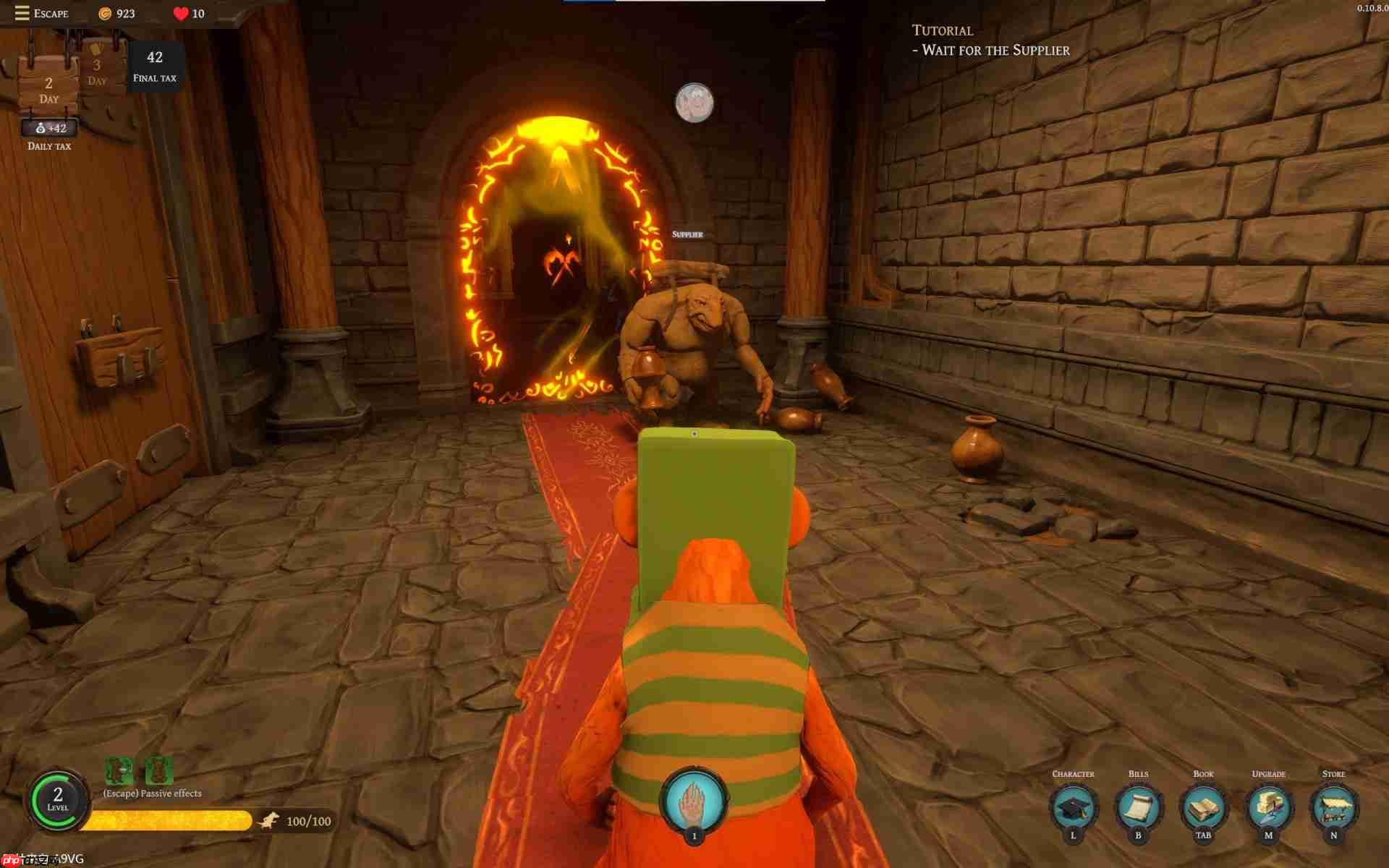Open the hamburger menu beside Escape

point(21,12)
